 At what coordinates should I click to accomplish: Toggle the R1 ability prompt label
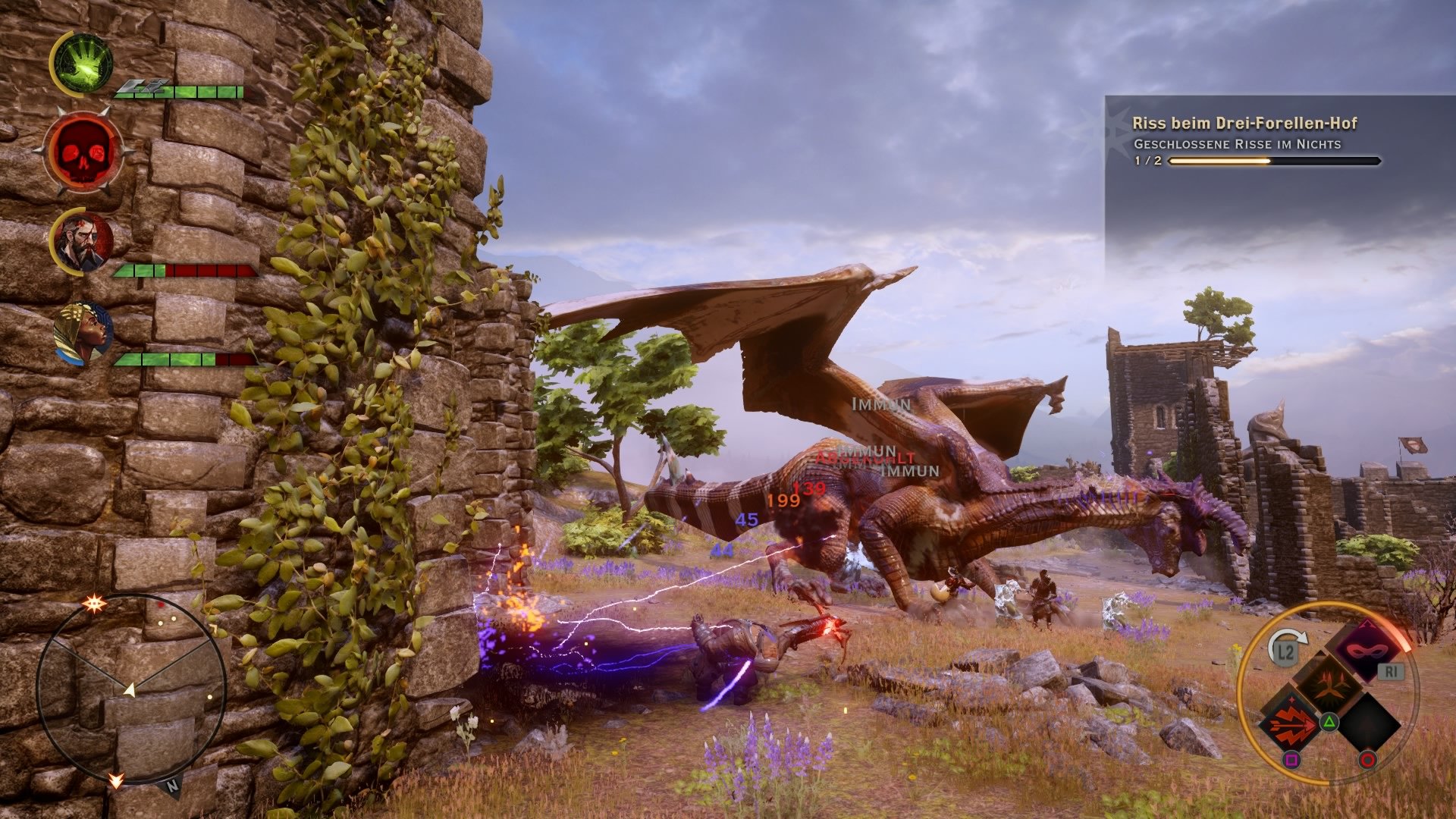point(1390,670)
